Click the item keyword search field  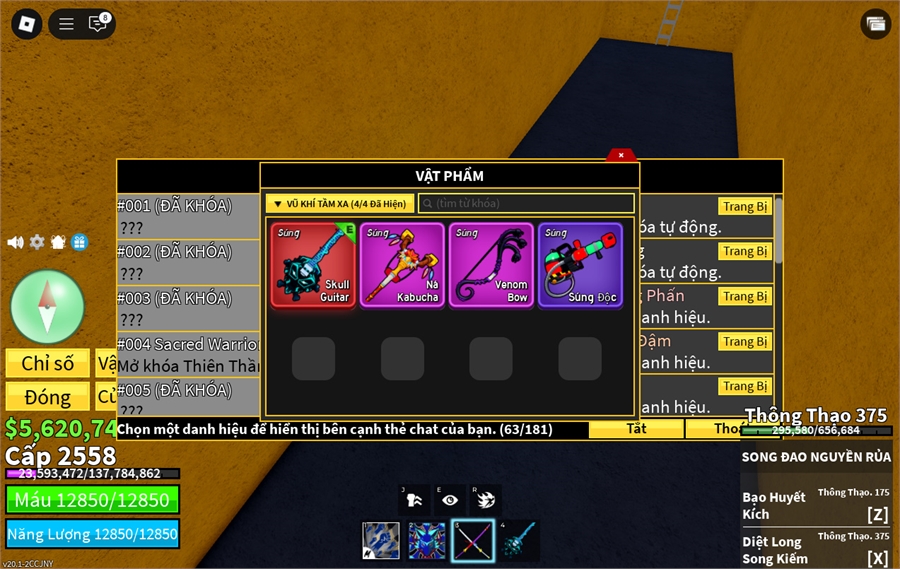click(x=526, y=204)
